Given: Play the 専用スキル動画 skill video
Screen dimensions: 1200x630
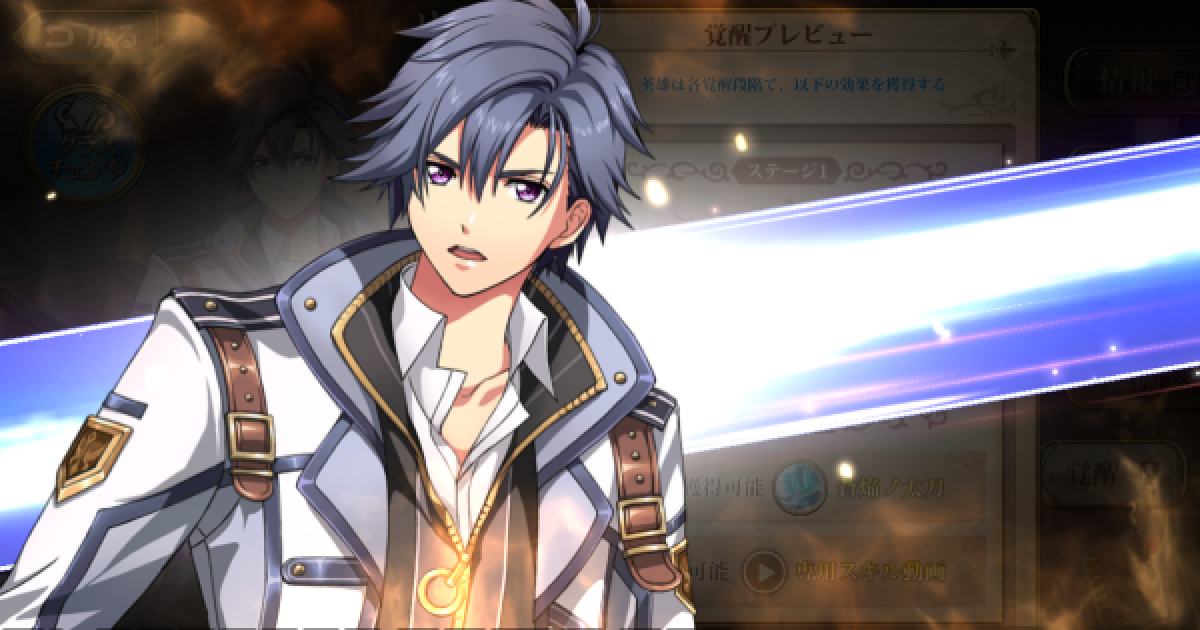Looking at the screenshot, I should click(x=767, y=571).
